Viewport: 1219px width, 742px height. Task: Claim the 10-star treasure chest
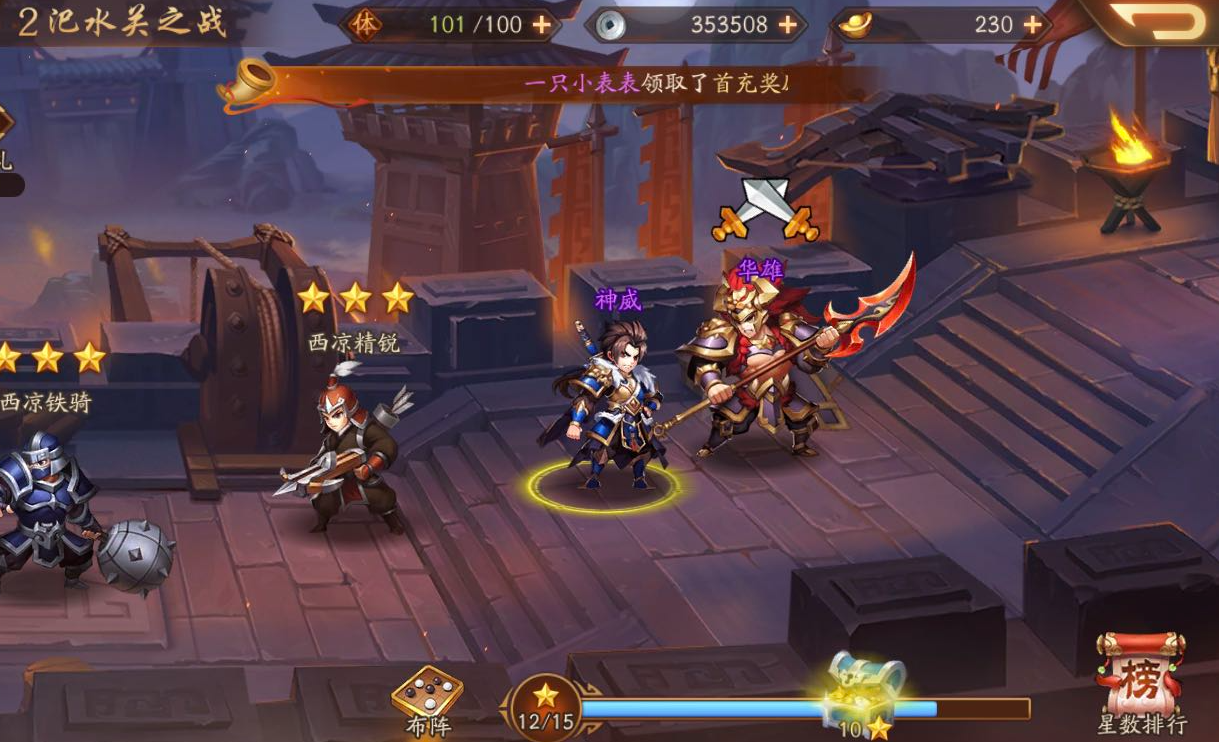pos(865,690)
